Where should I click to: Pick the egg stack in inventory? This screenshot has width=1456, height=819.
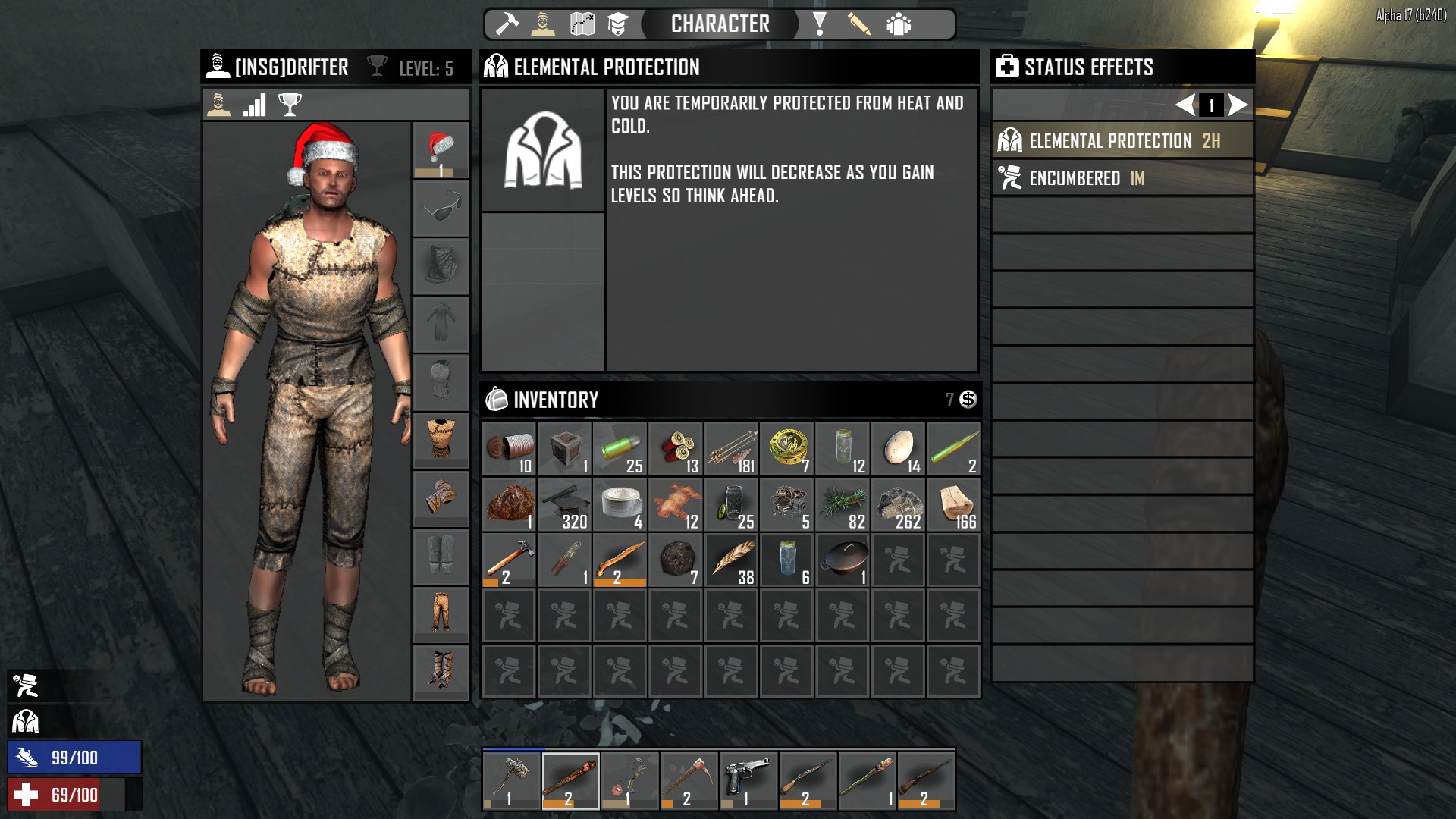pos(898,449)
